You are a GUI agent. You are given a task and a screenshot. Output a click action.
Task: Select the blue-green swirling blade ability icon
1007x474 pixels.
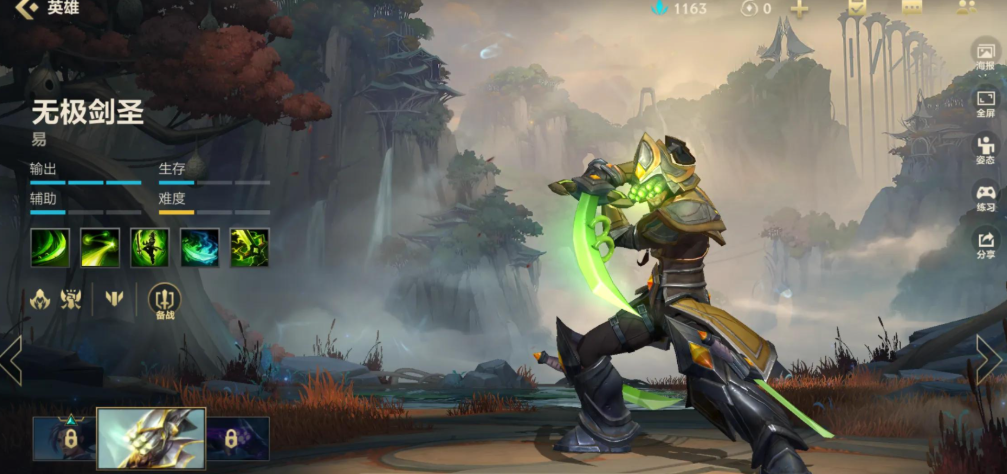pos(200,248)
